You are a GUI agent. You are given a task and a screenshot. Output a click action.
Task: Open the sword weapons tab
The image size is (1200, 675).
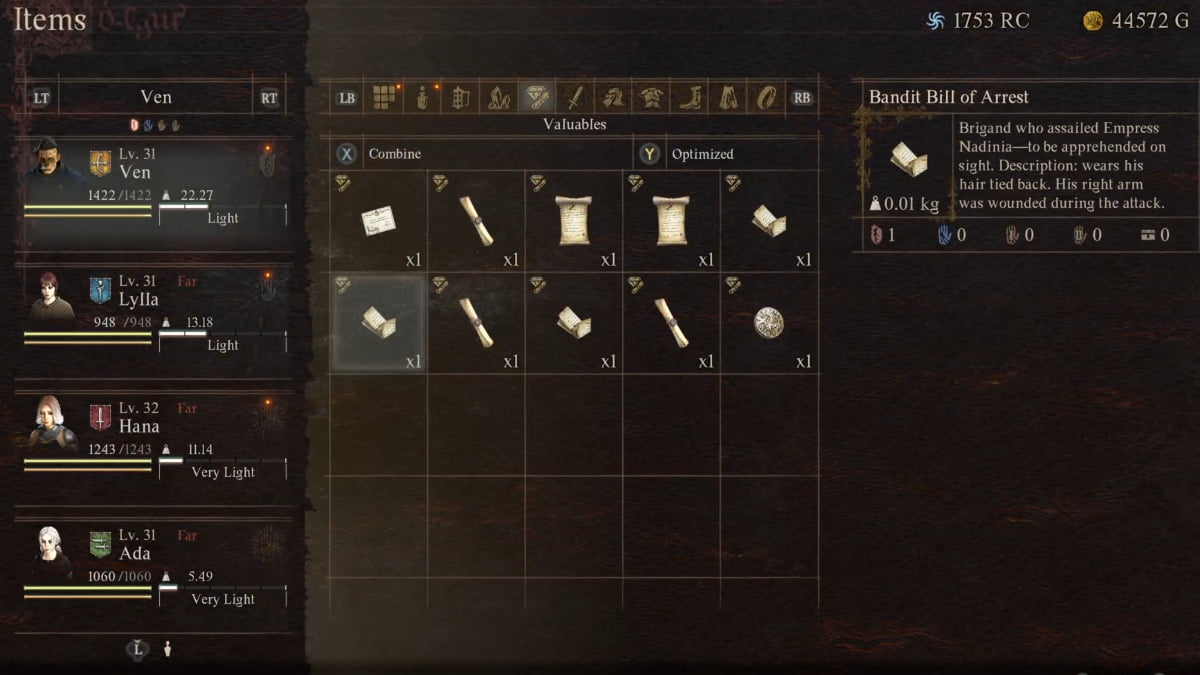tap(574, 98)
